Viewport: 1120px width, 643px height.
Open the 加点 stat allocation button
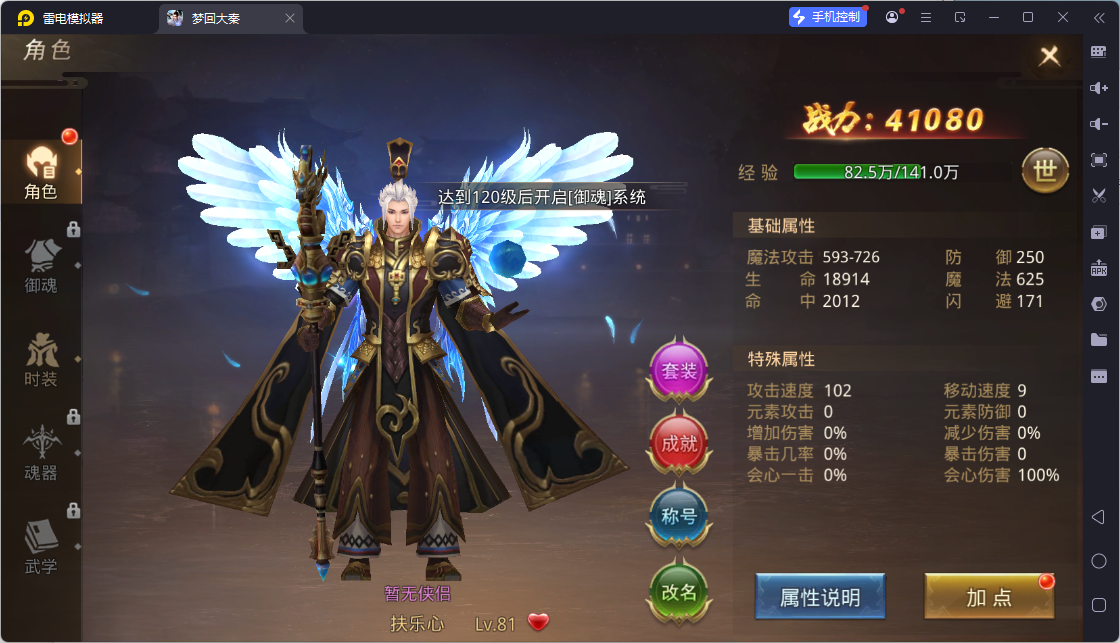[988, 597]
